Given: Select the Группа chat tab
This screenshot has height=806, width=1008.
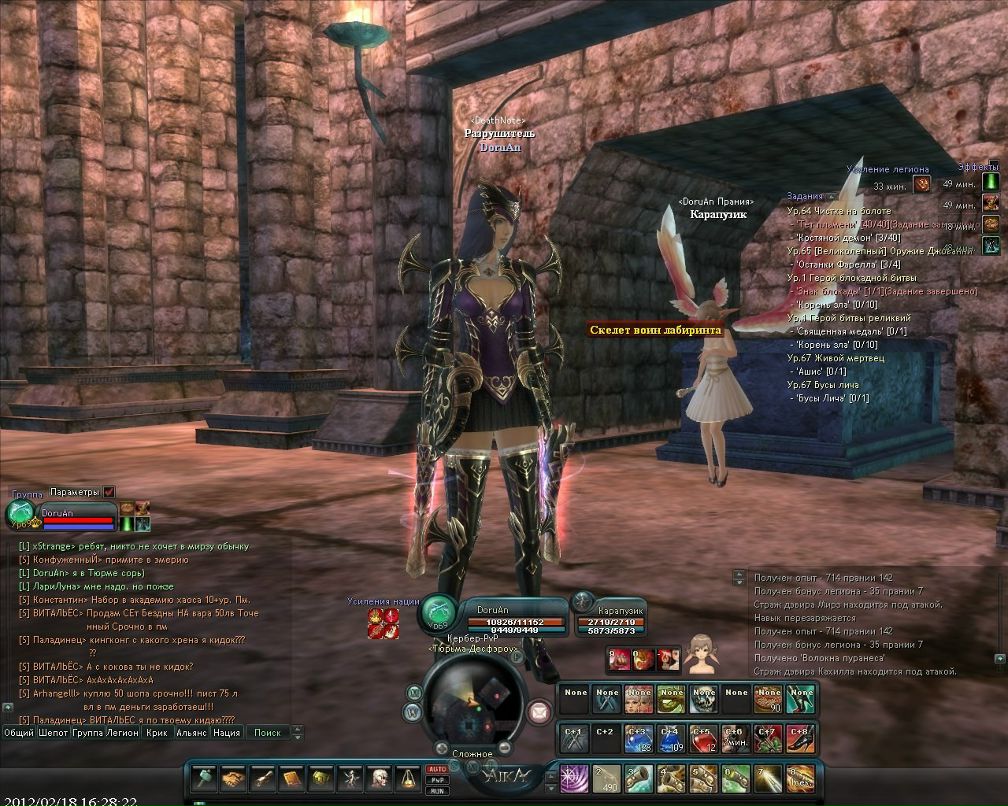Looking at the screenshot, I should point(88,732).
